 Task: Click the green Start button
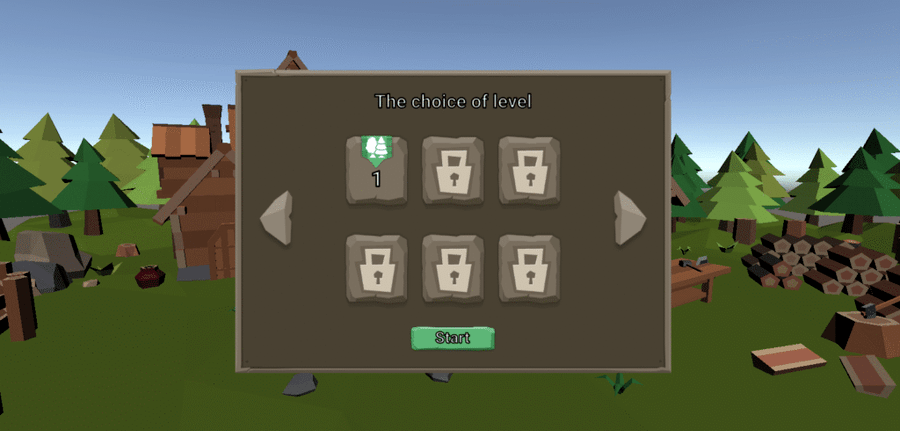pos(452,338)
